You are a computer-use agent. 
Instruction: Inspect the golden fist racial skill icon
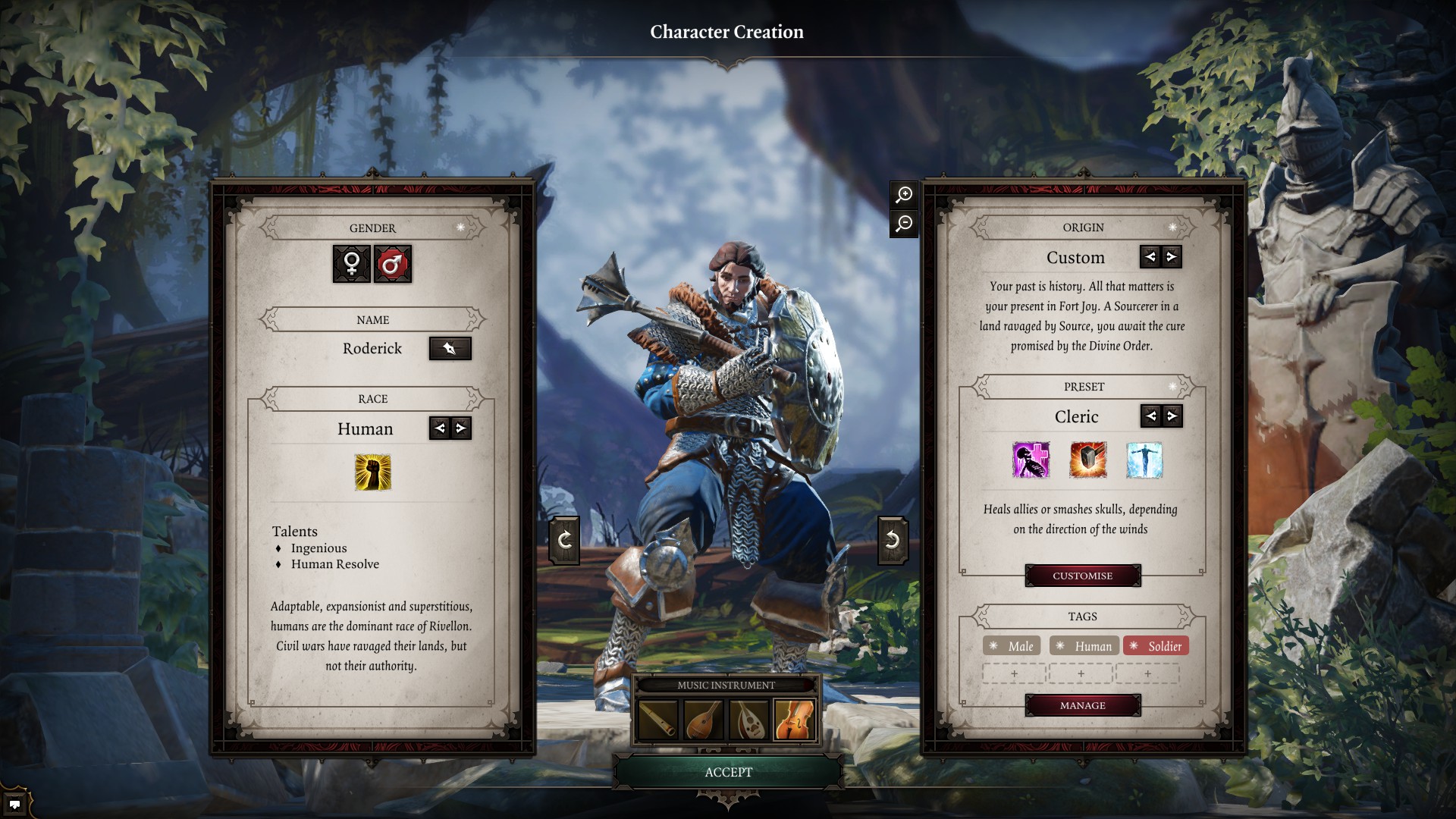click(373, 472)
